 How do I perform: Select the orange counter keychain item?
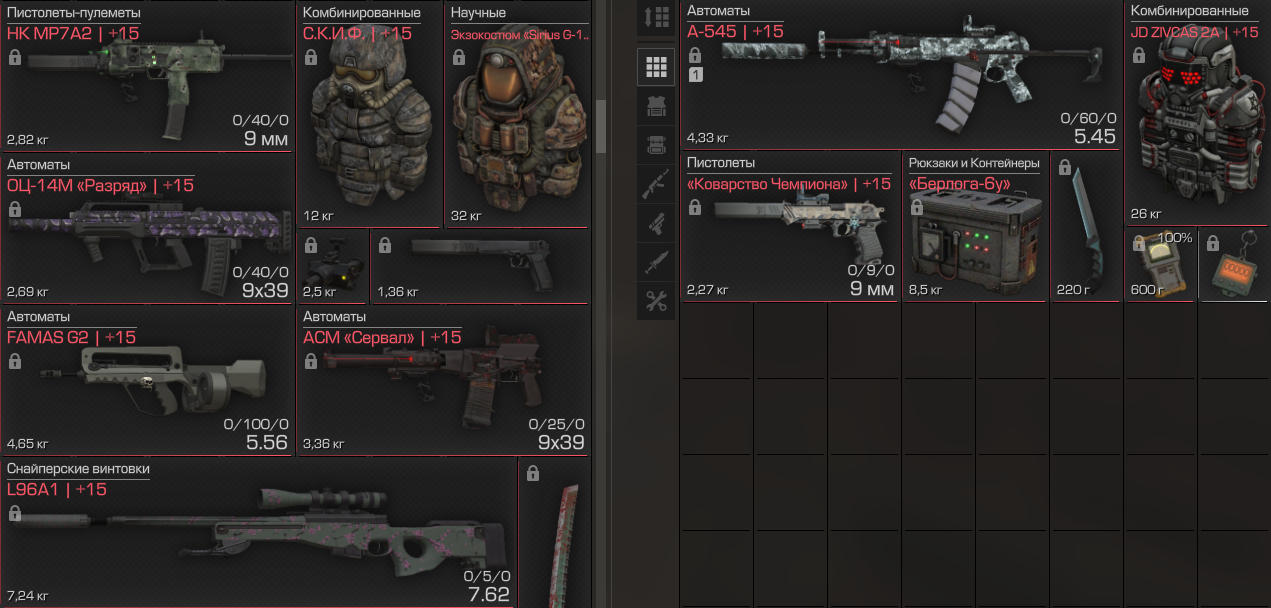[x=1234, y=266]
